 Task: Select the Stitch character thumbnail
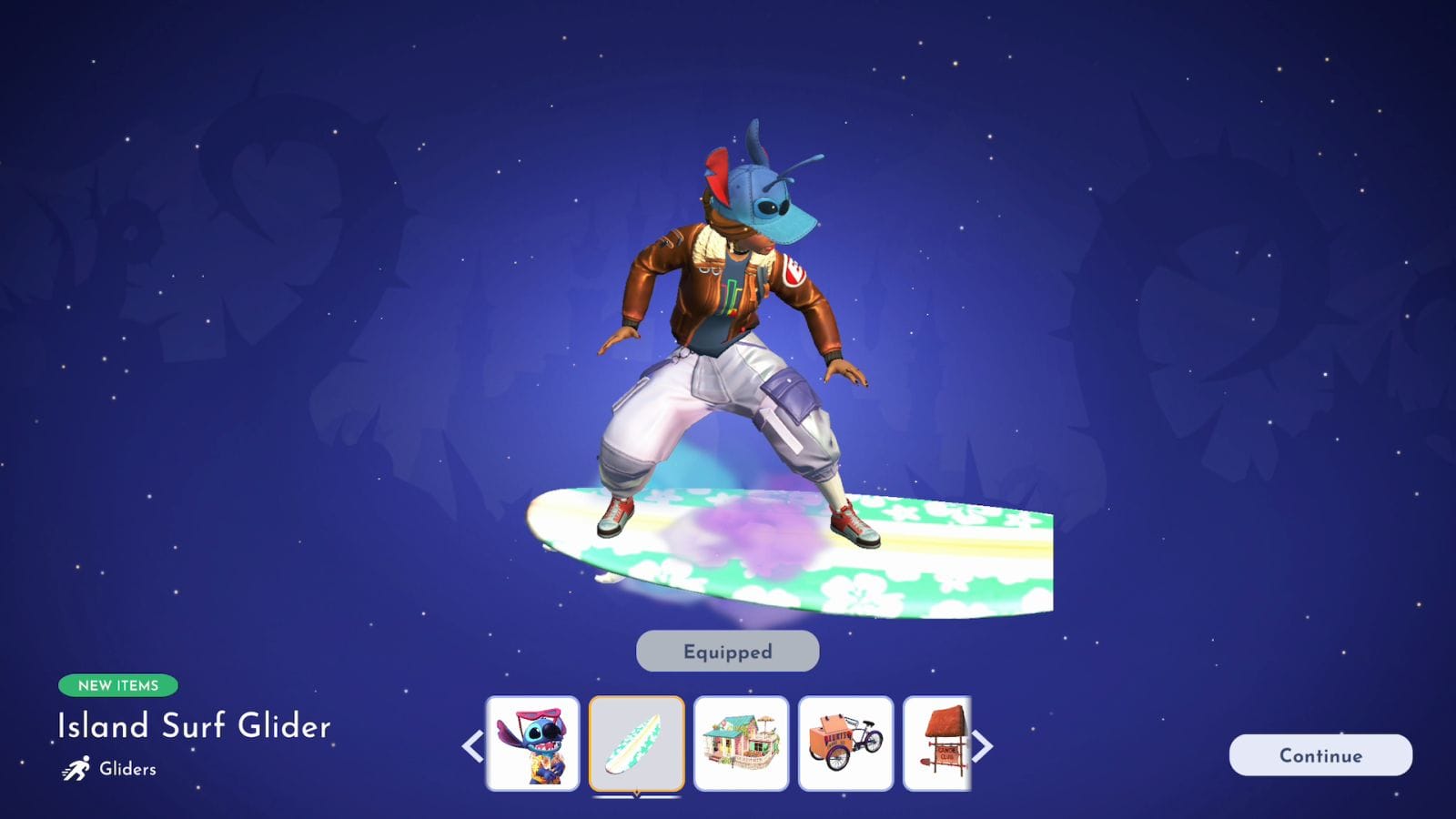click(x=532, y=743)
